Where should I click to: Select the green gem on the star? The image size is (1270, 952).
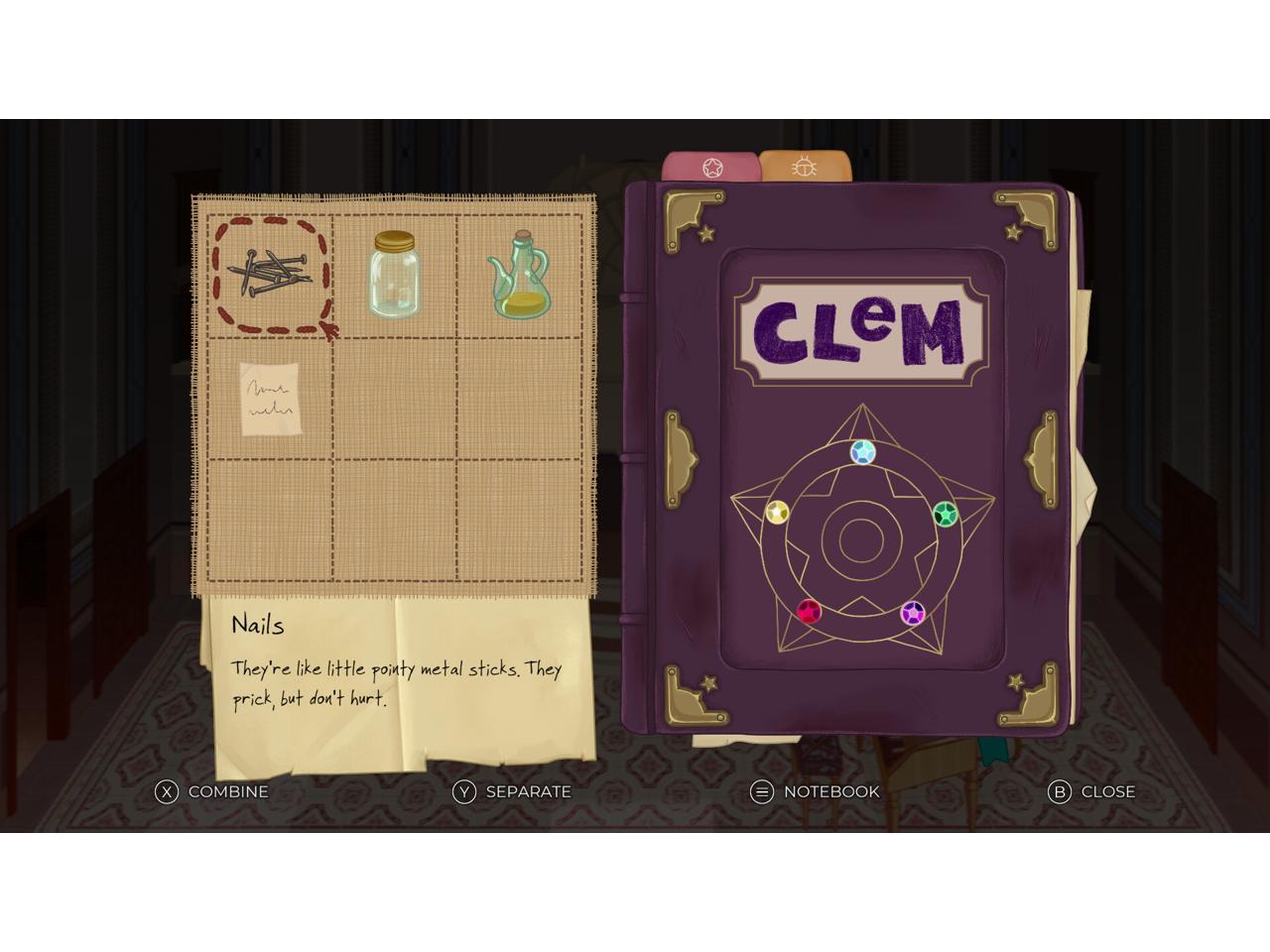pos(945,515)
